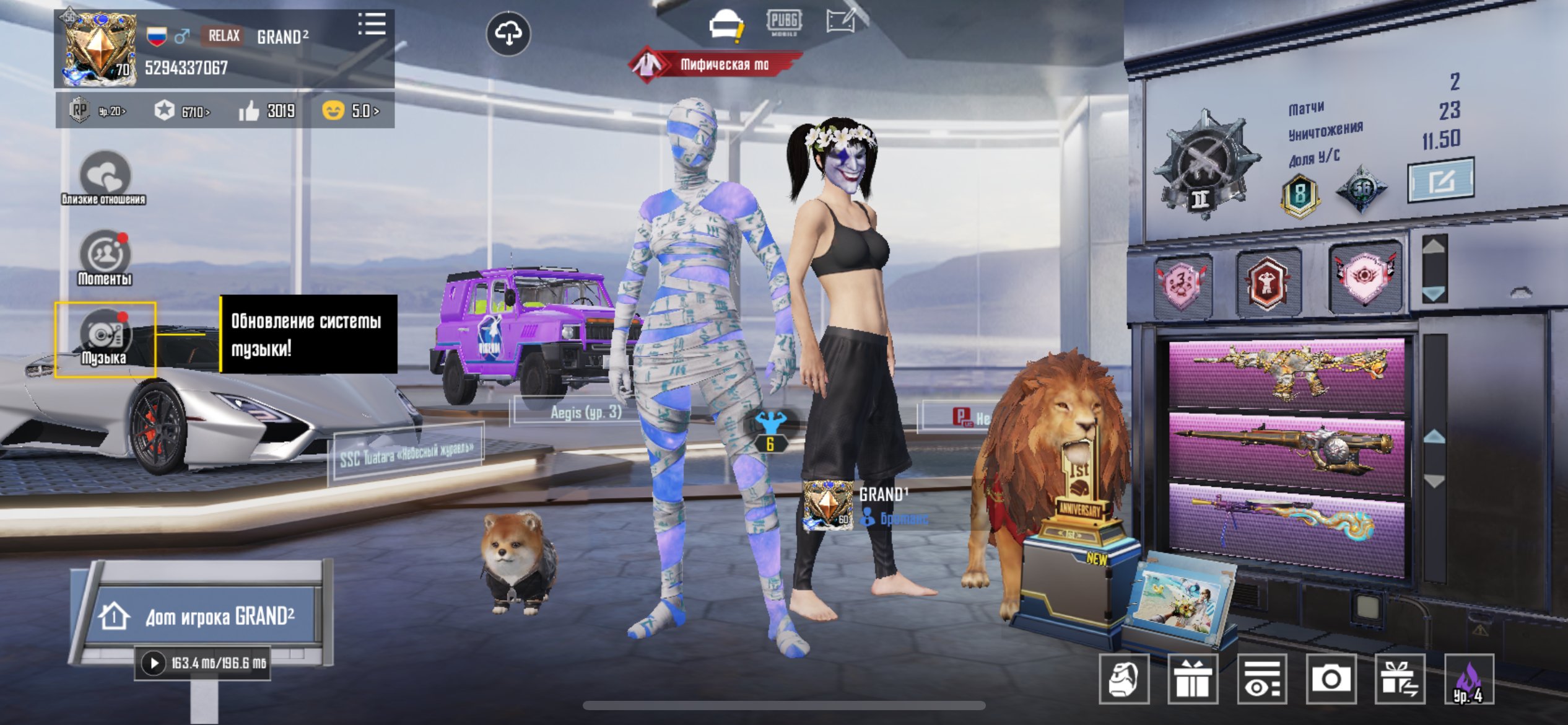Start the 163.4 mb download play button
Viewport: 1568px width, 725px height.
[x=153, y=663]
